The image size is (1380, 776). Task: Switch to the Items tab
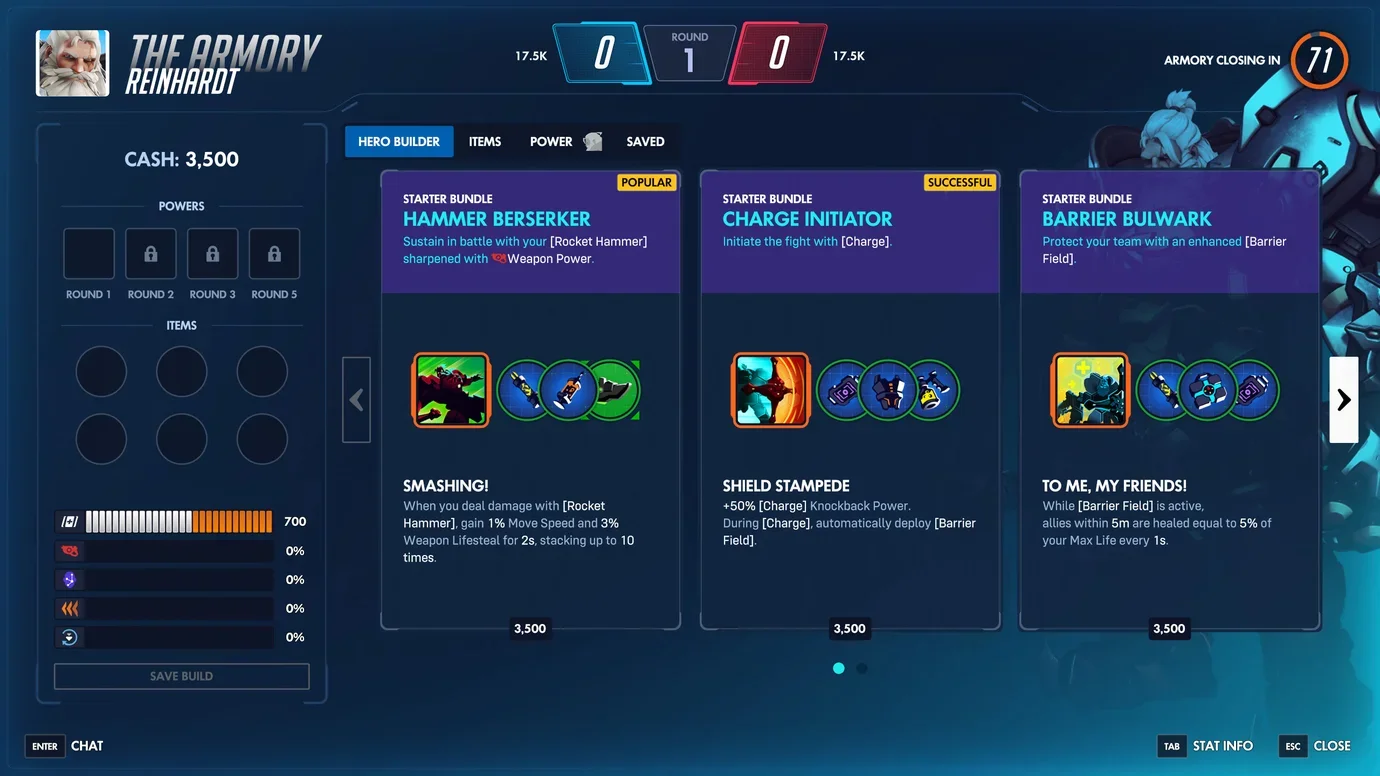(485, 141)
